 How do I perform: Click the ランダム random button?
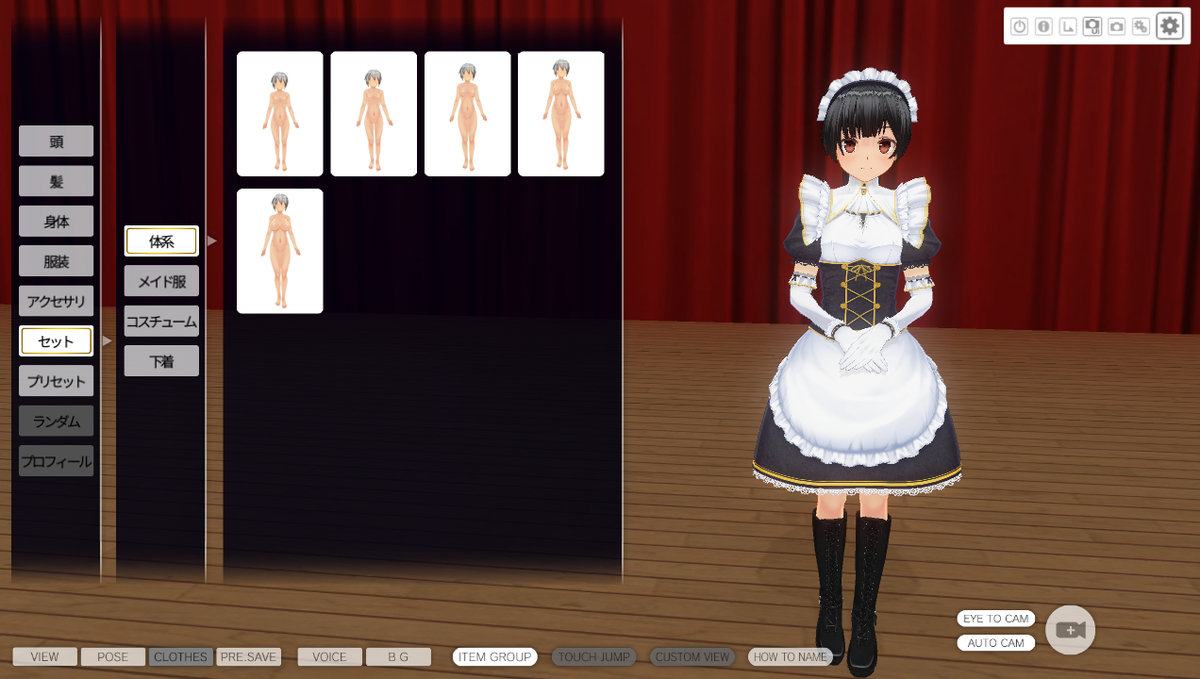56,421
